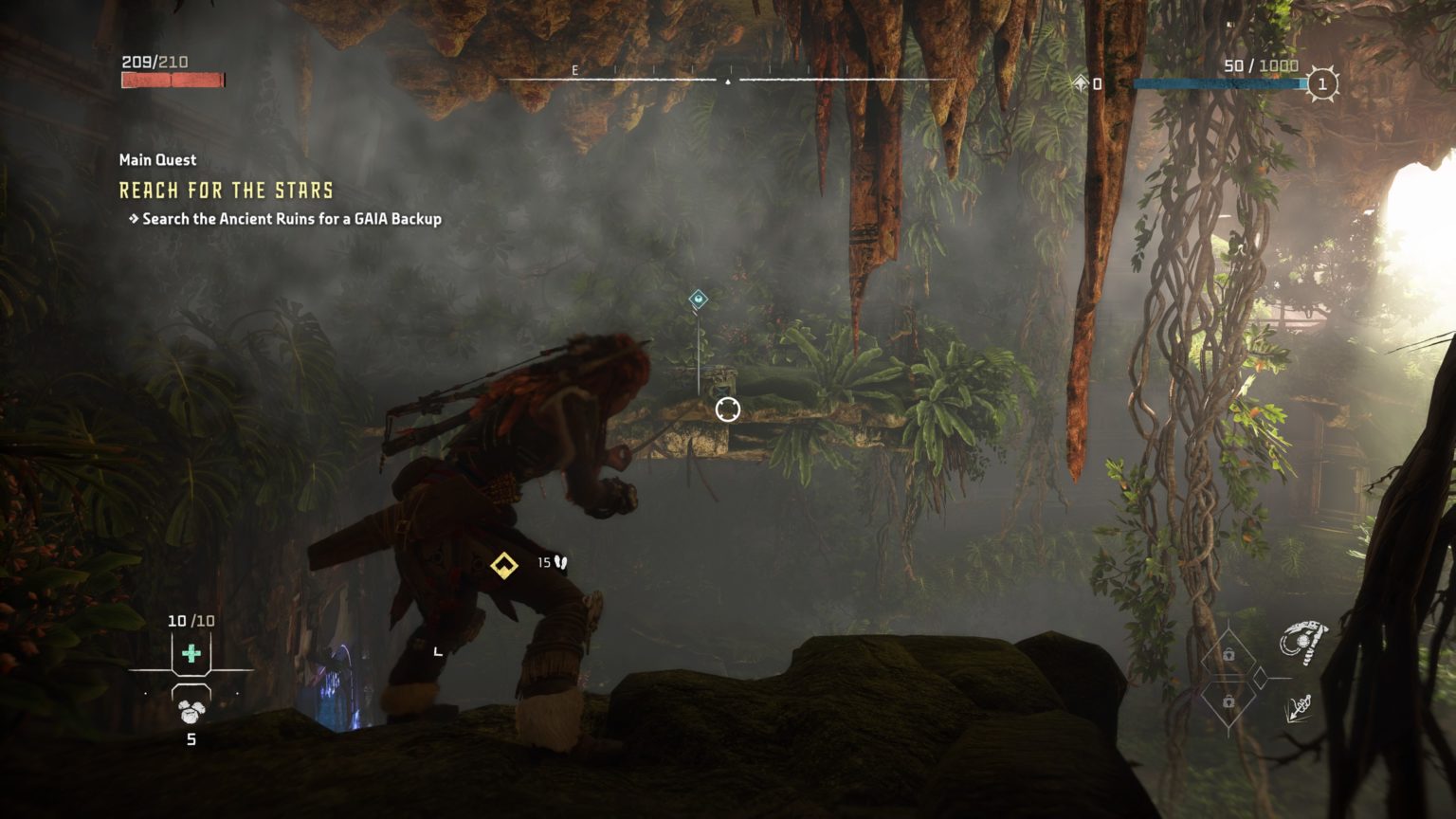This screenshot has width=1456, height=819.
Task: Select the green medicinal berries pouch slot
Action: coord(191,653)
